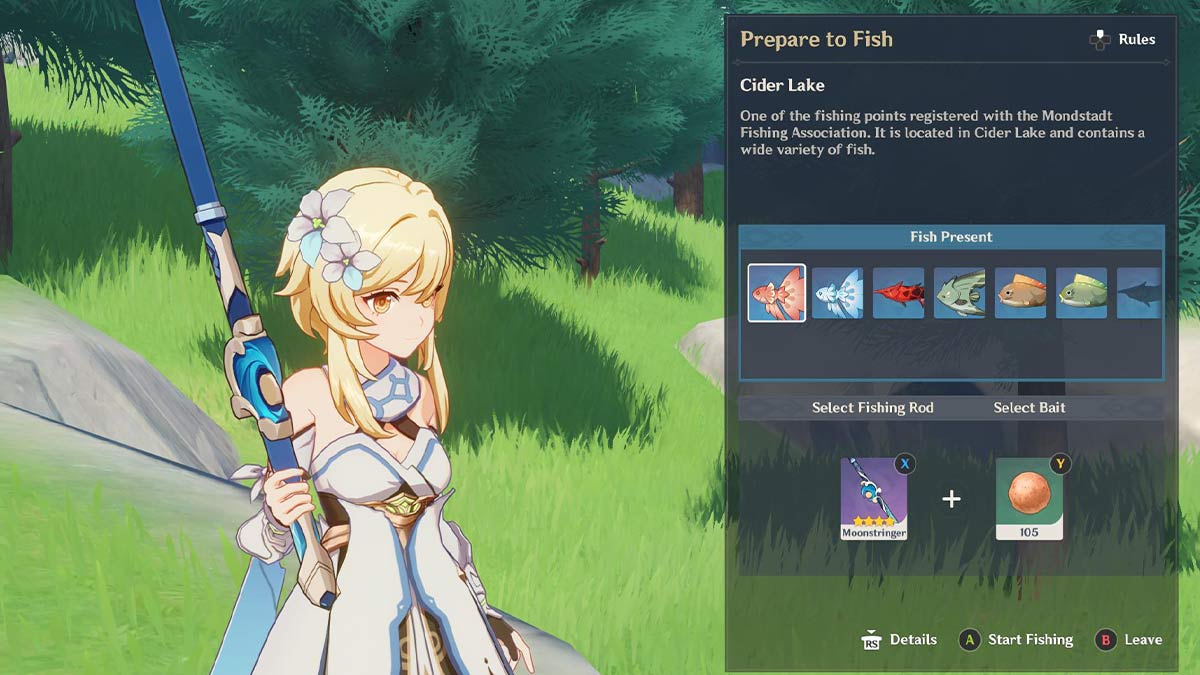This screenshot has width=1200, height=675.
Task: Show fish Details
Action: [x=899, y=640]
